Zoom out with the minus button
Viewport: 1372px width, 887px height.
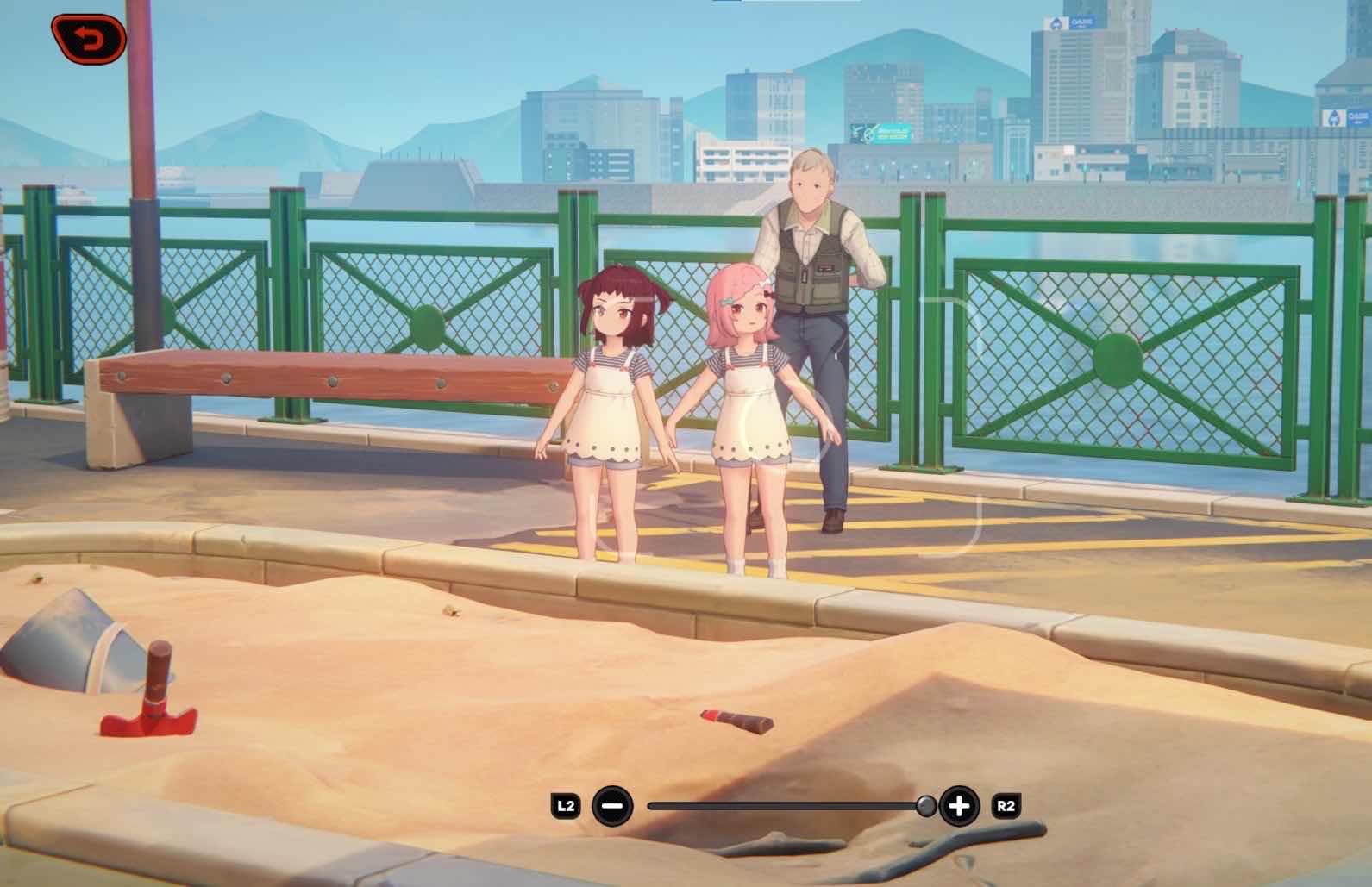[613, 807]
